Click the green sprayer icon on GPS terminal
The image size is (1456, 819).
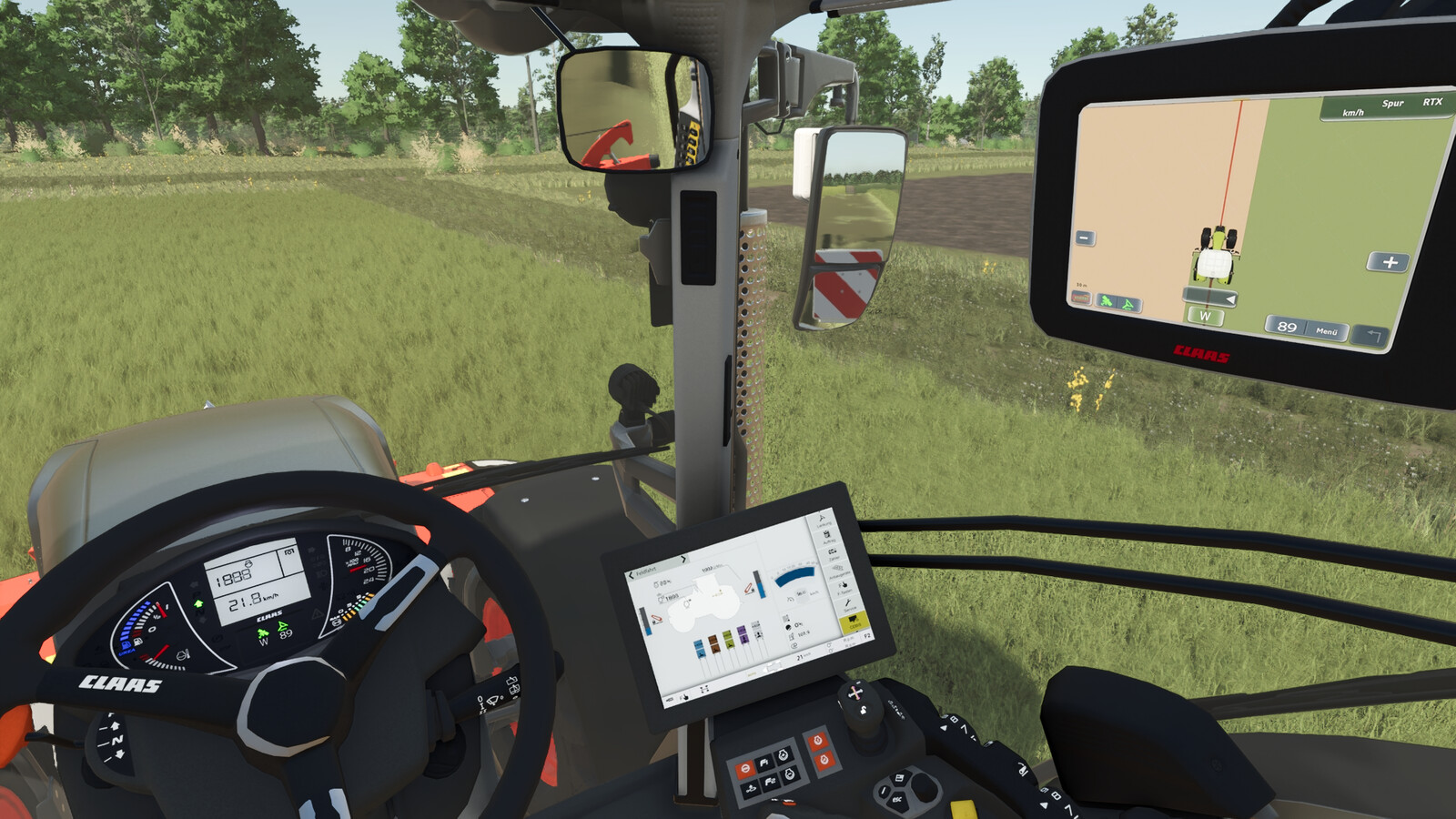[x=1107, y=301]
